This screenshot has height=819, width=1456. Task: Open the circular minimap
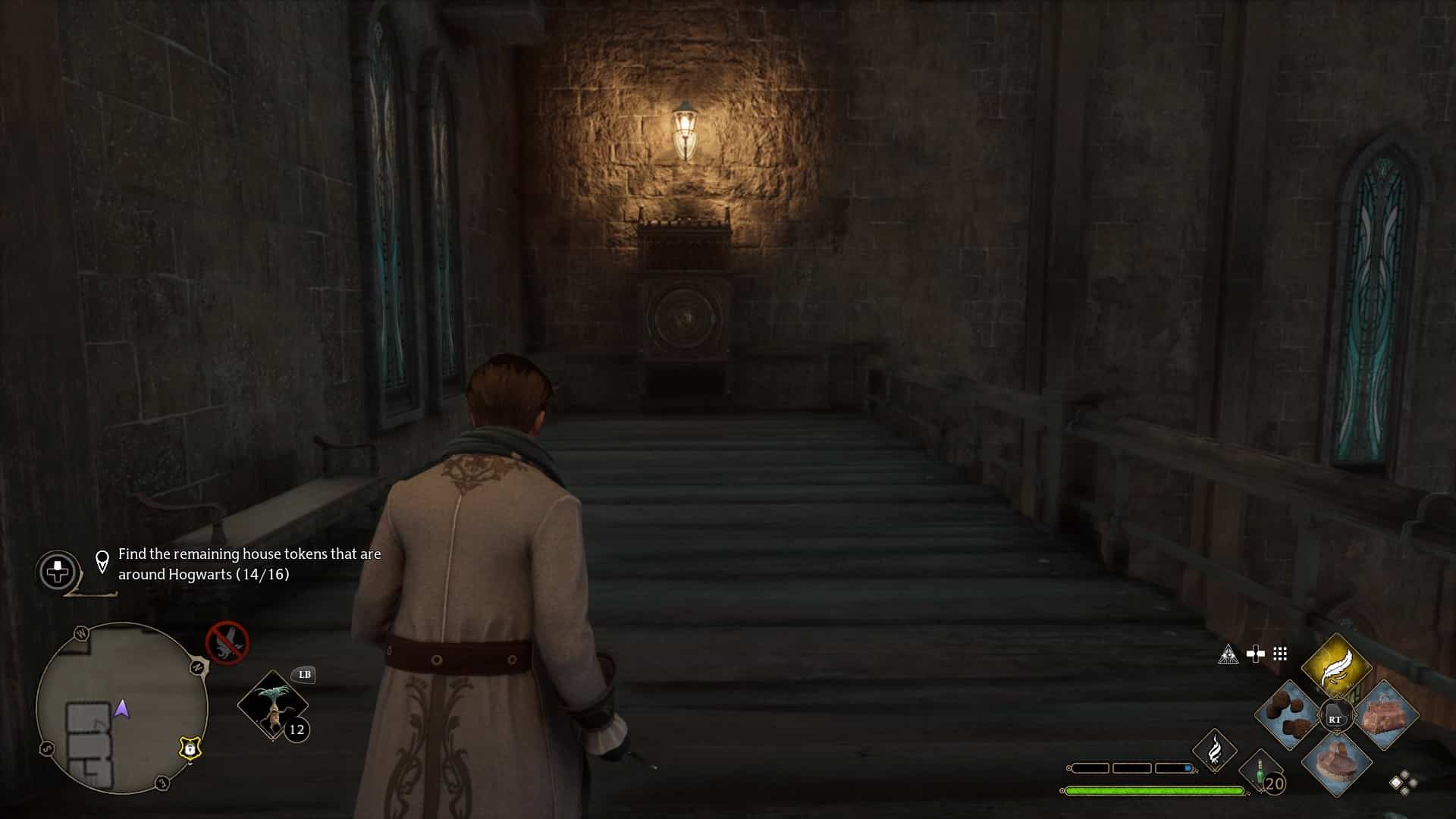point(121,708)
